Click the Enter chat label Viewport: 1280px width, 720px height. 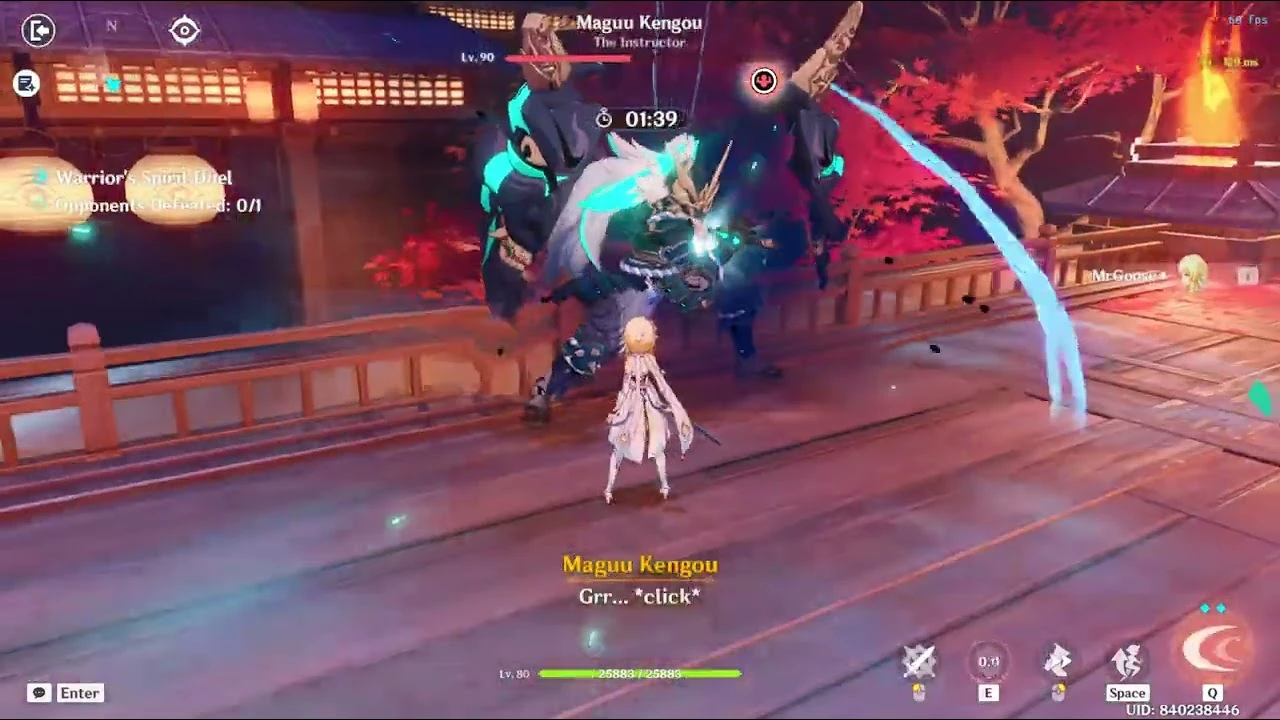[x=79, y=692]
